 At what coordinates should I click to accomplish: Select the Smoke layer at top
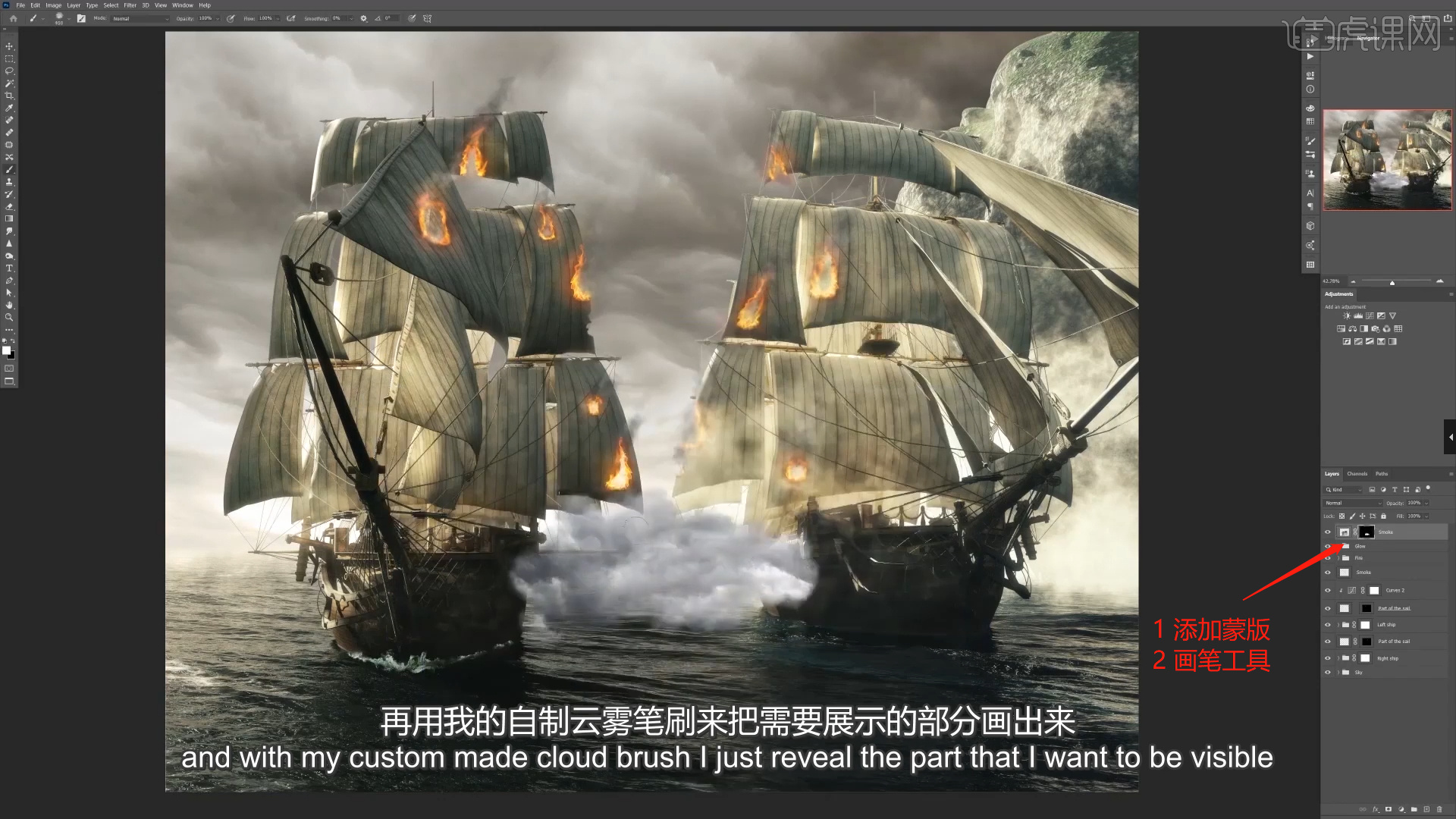[x=1385, y=532]
